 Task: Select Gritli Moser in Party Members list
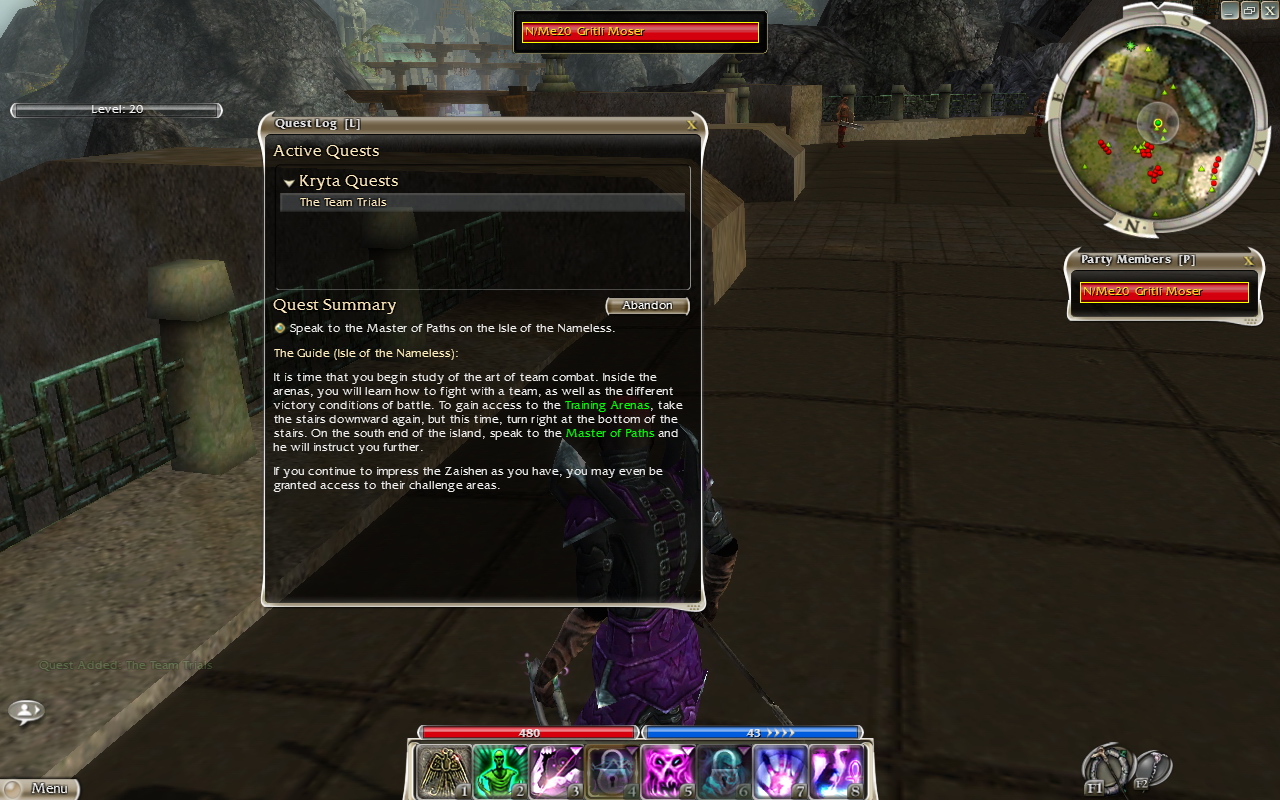tap(1164, 292)
